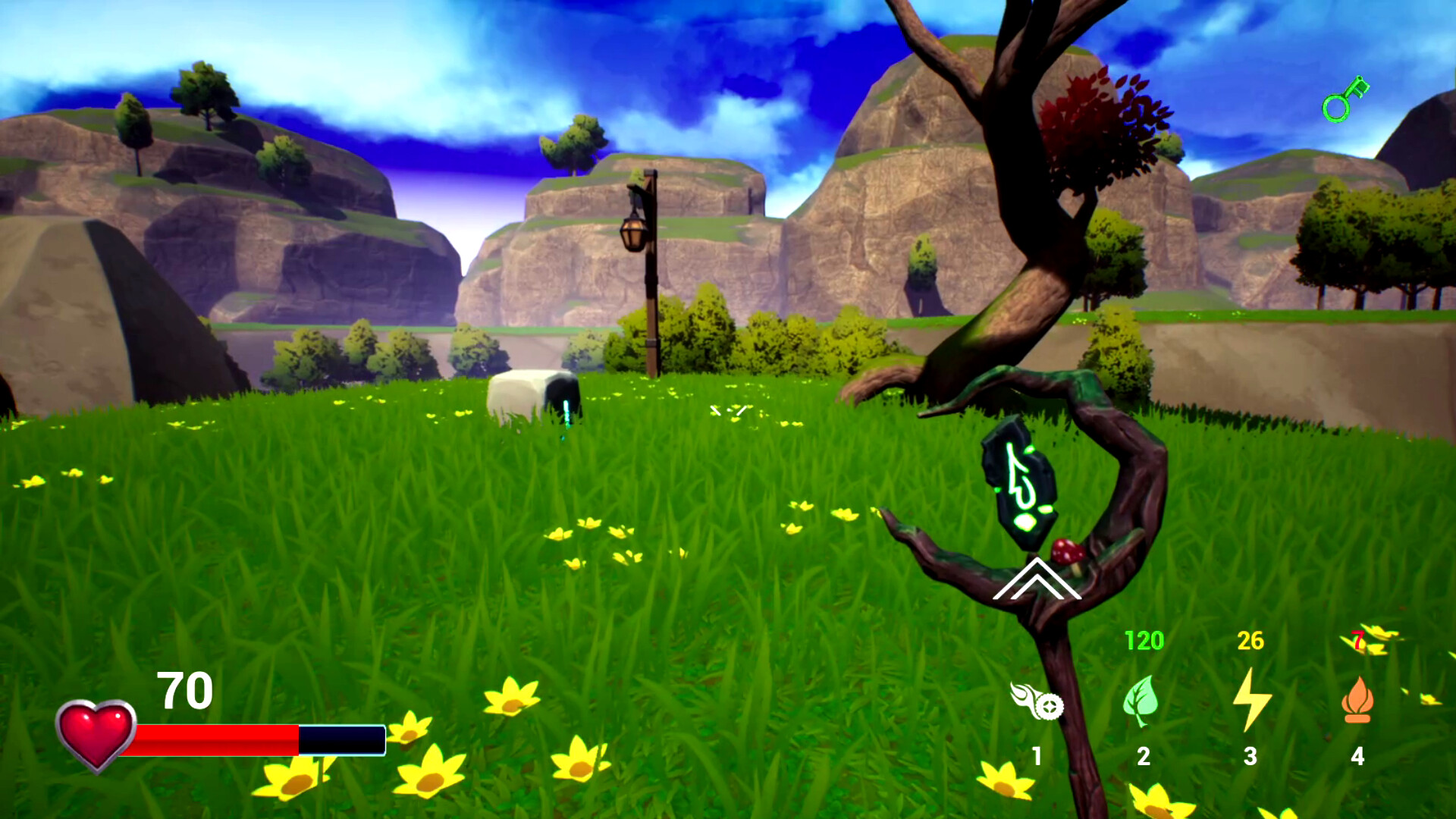Click the crosshair at screen center
The image size is (1456, 819).
(728, 409)
